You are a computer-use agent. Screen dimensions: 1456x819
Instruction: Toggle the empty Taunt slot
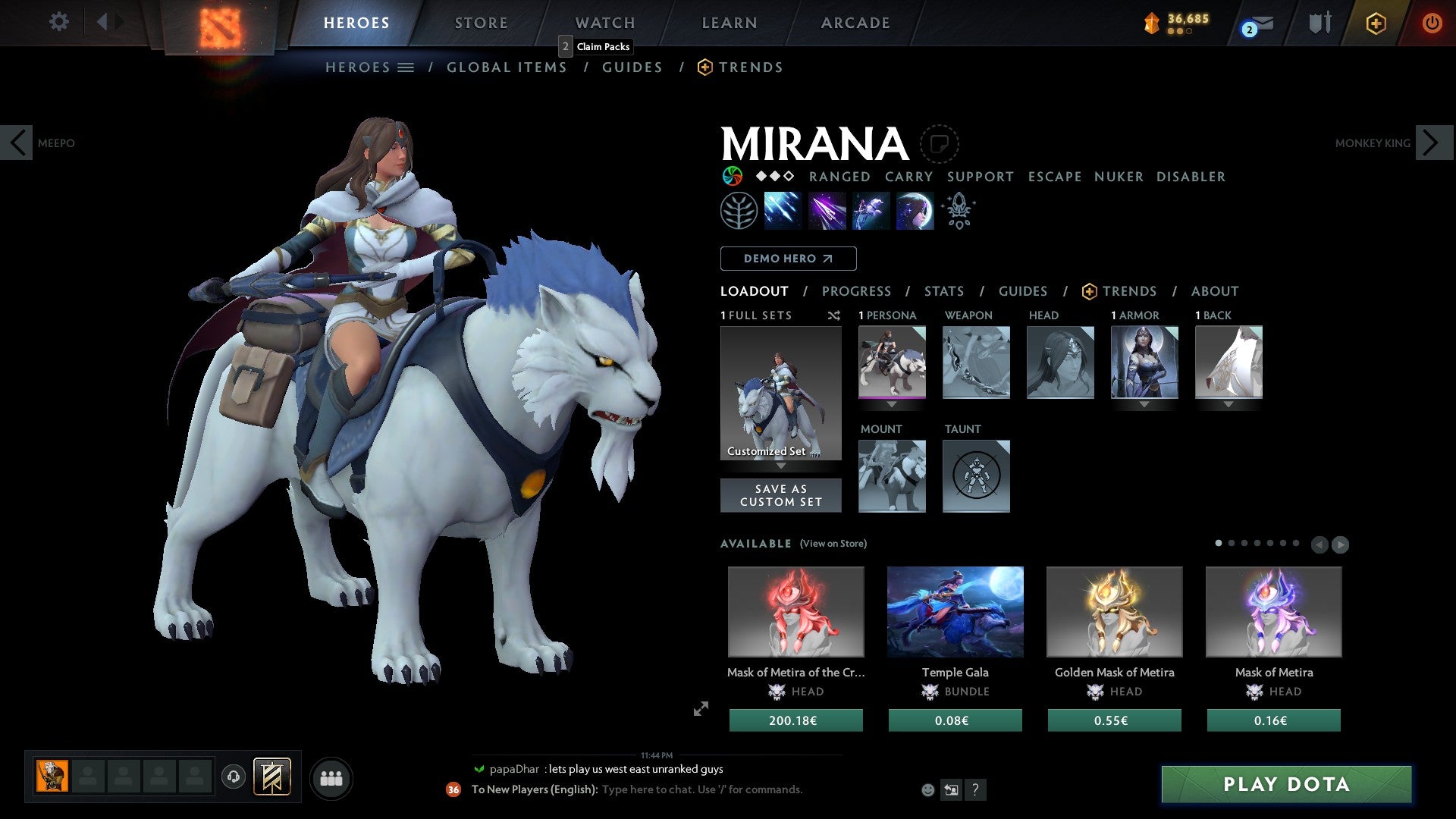tap(976, 476)
